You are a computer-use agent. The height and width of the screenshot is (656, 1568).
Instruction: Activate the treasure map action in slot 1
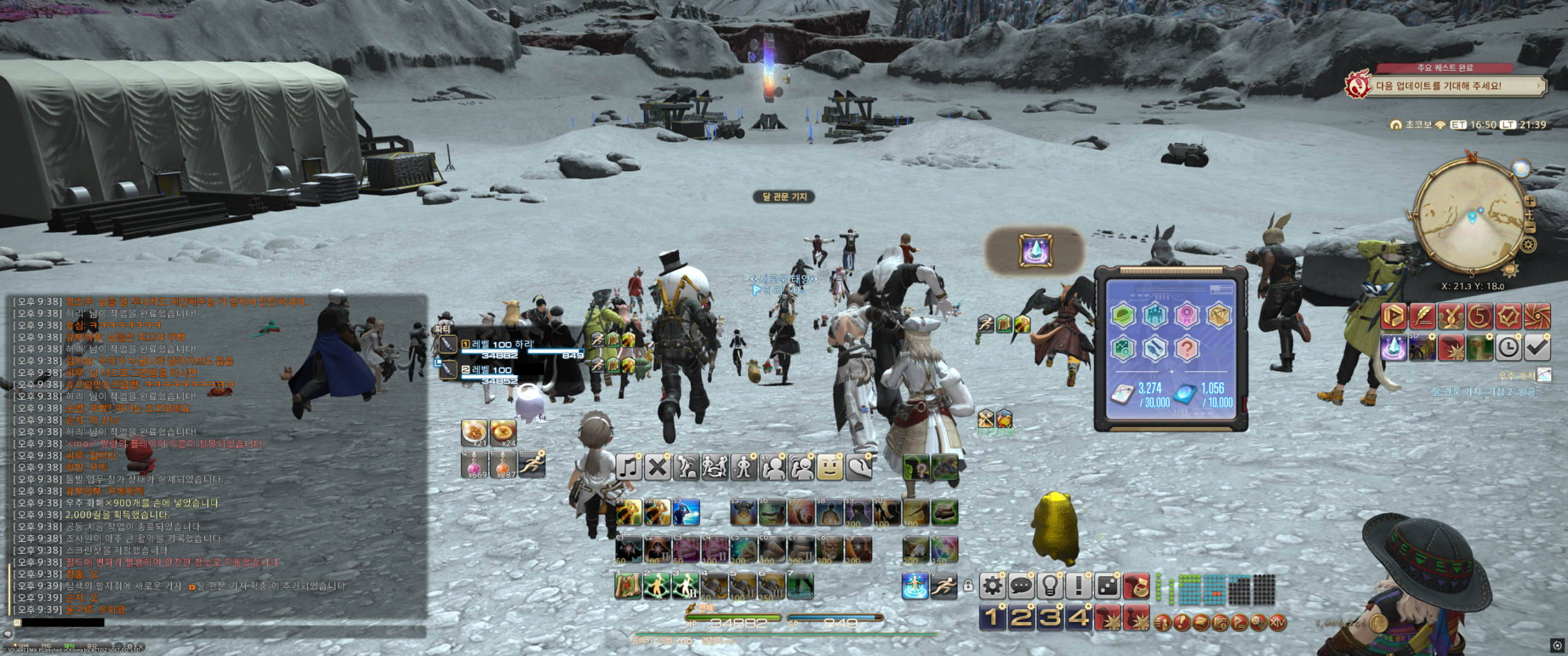628,586
